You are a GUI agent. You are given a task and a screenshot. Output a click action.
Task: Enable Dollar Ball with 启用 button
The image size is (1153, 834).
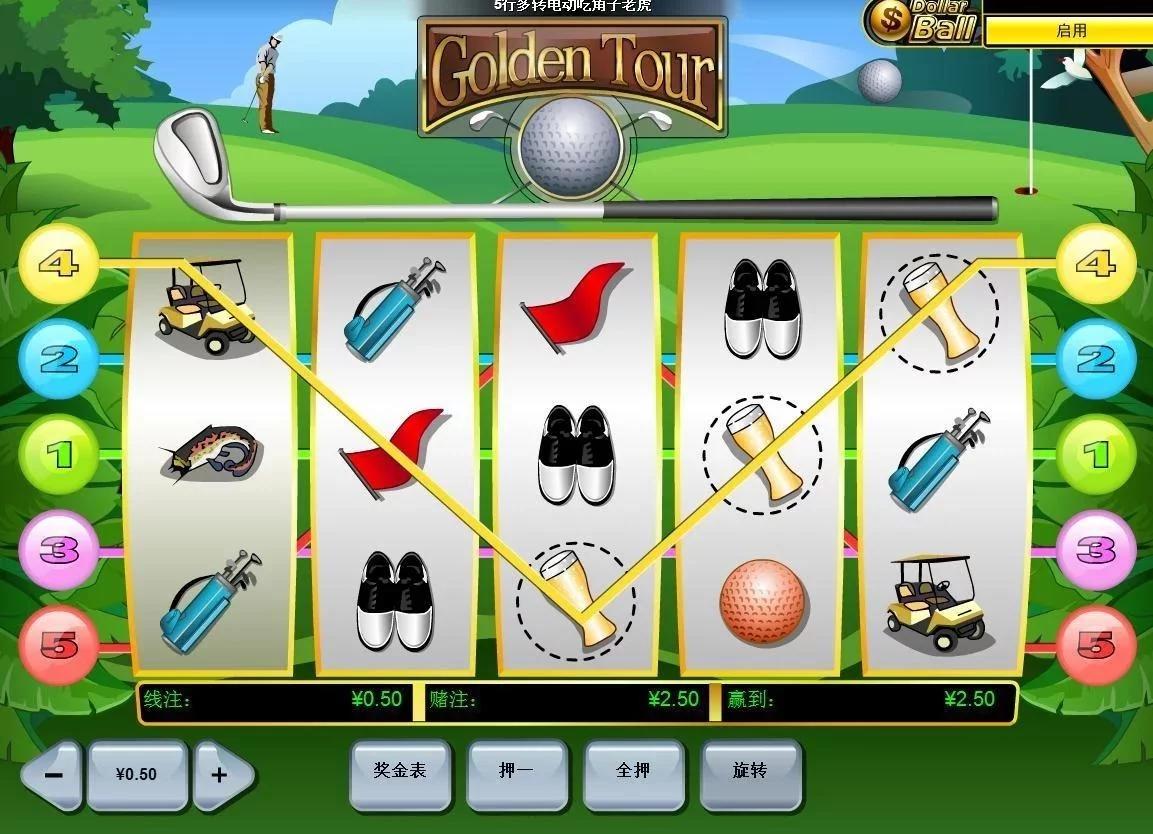[x=1070, y=31]
